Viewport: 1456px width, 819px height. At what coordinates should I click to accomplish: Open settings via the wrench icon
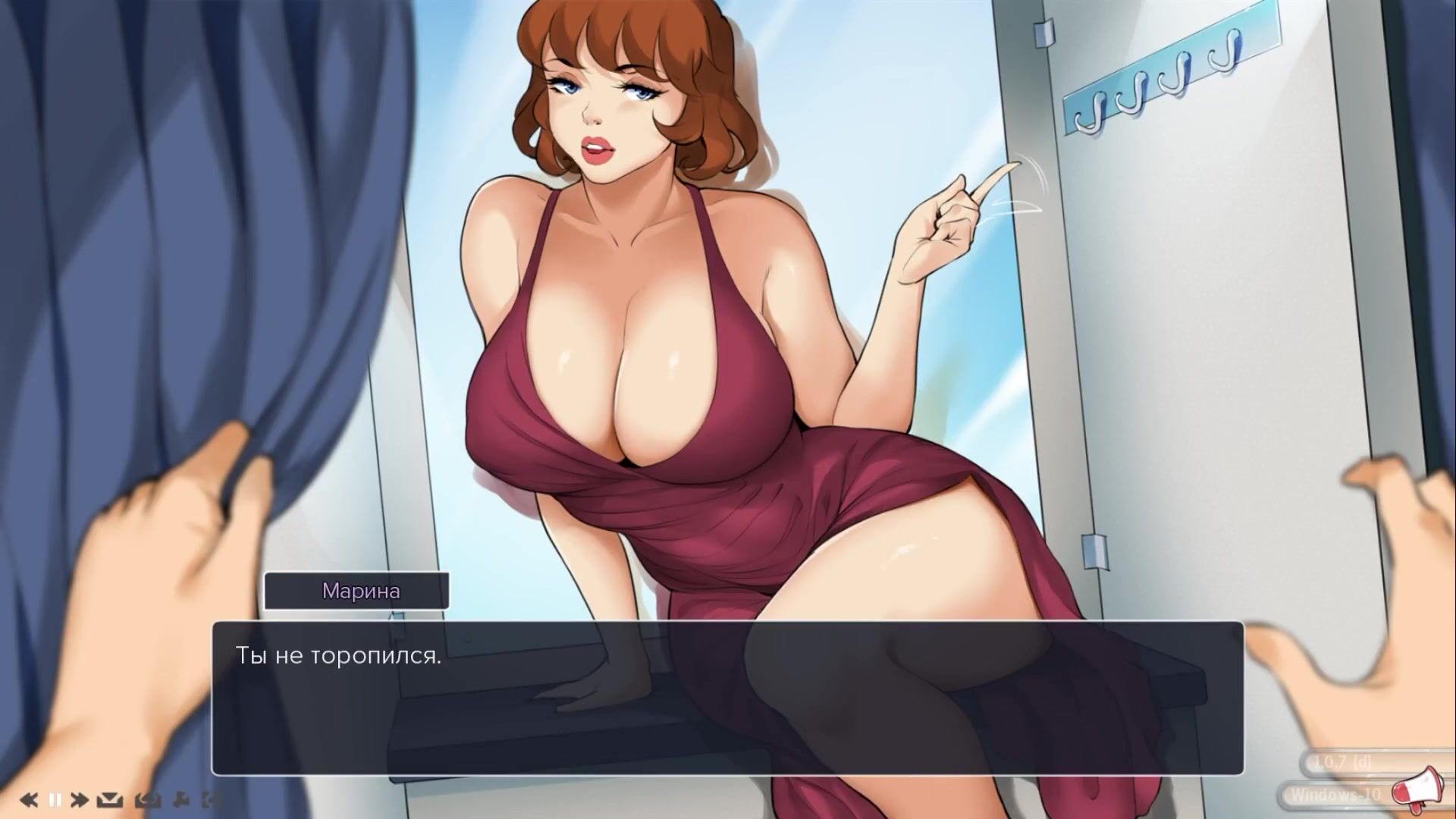[x=181, y=799]
